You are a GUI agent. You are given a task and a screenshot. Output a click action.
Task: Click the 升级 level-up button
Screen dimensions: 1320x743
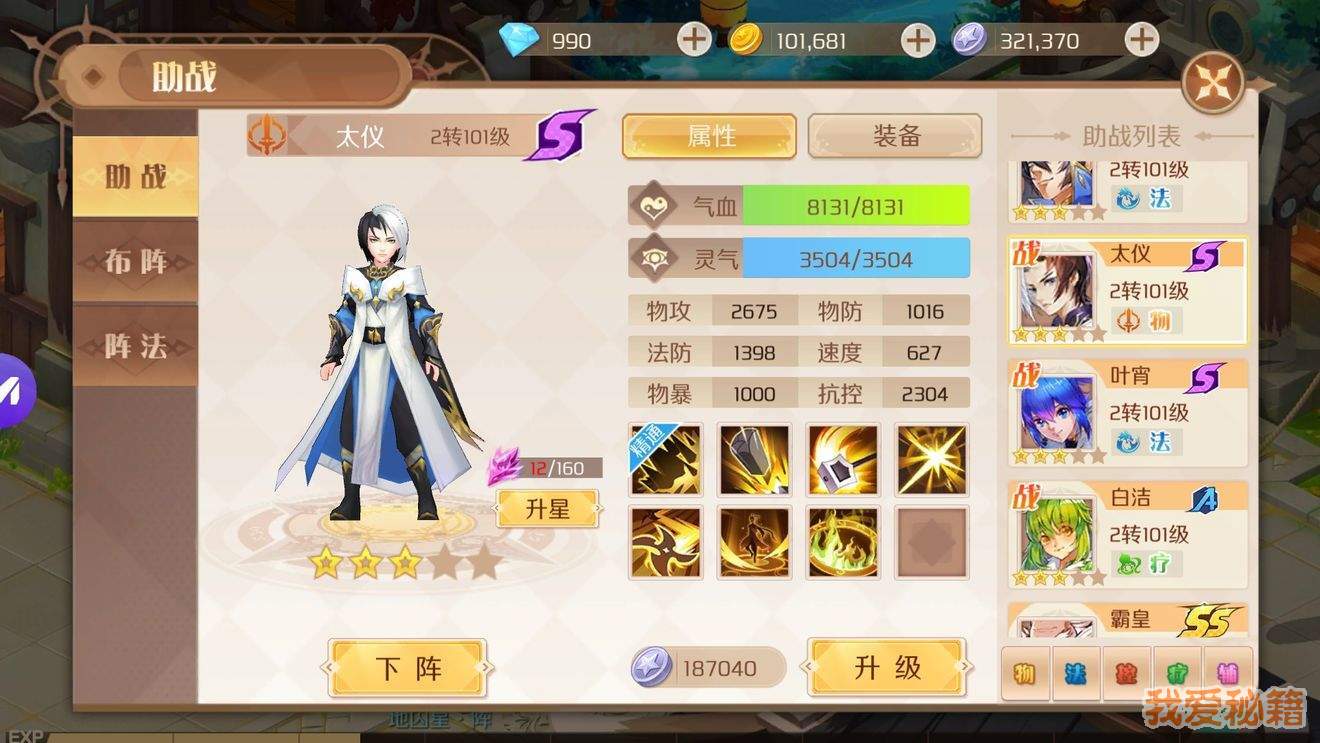coord(887,668)
